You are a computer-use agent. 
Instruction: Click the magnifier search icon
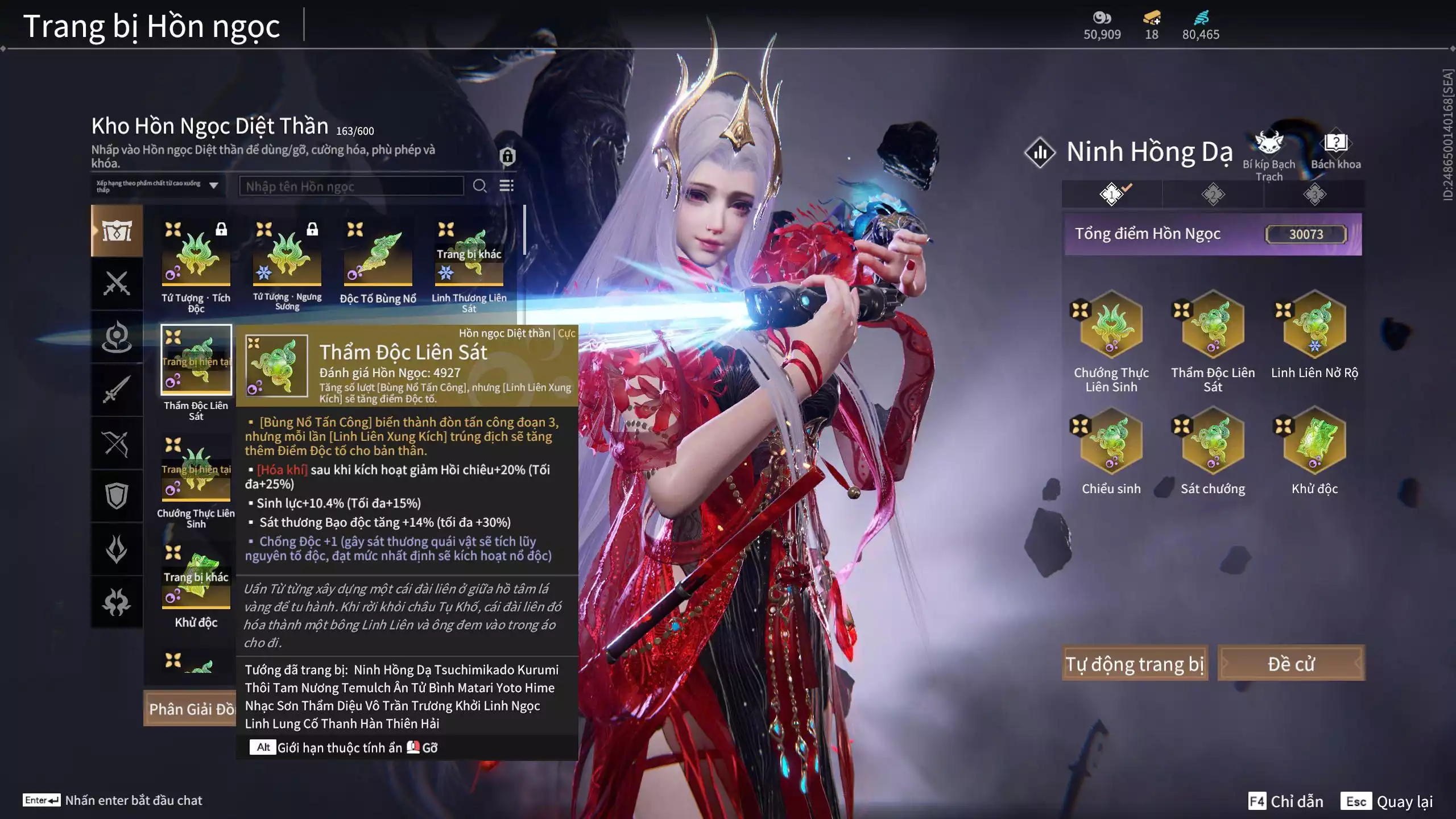(479, 186)
